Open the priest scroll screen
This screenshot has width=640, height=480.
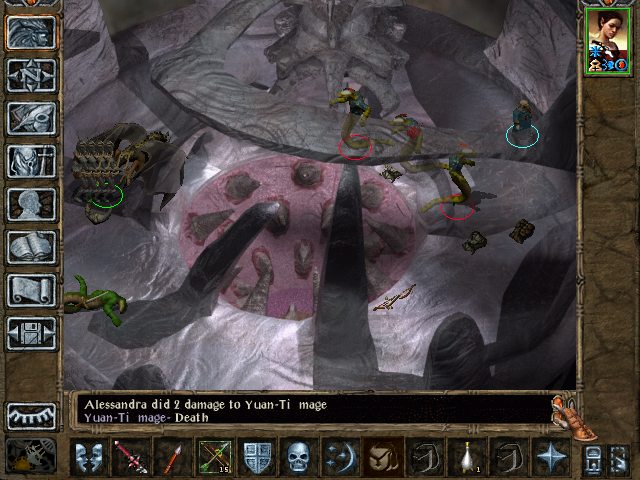(x=31, y=290)
